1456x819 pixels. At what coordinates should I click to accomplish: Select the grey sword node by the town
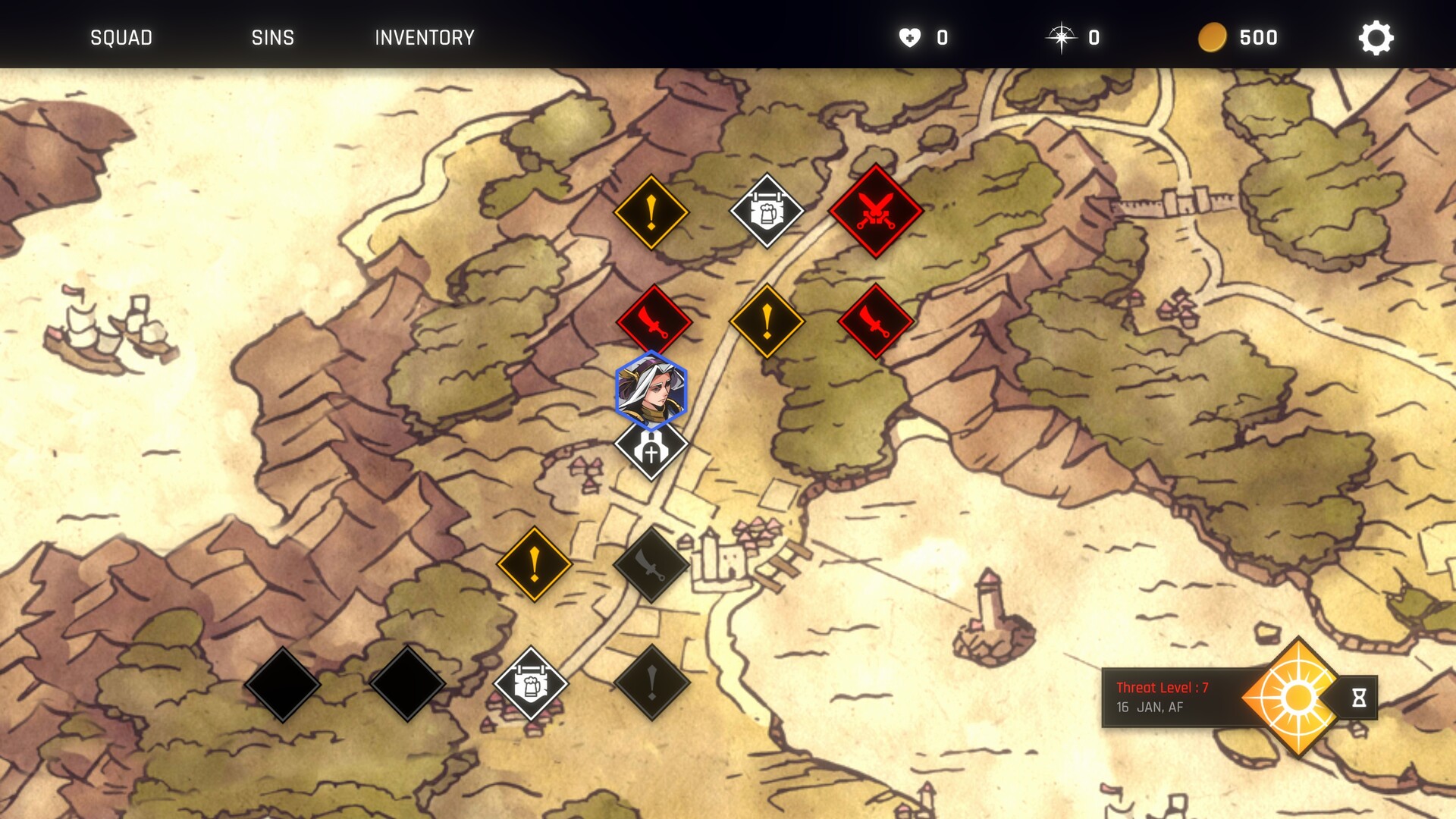(651, 563)
